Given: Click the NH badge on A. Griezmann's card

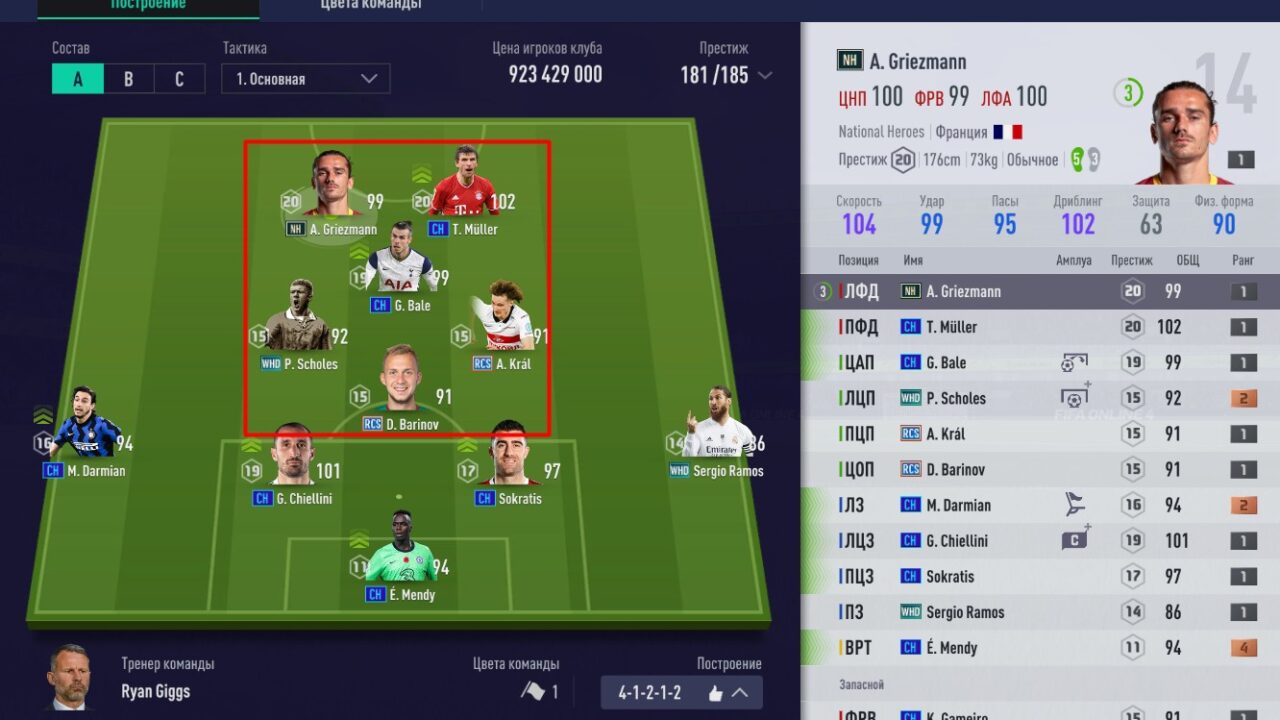Looking at the screenshot, I should click(x=848, y=61).
